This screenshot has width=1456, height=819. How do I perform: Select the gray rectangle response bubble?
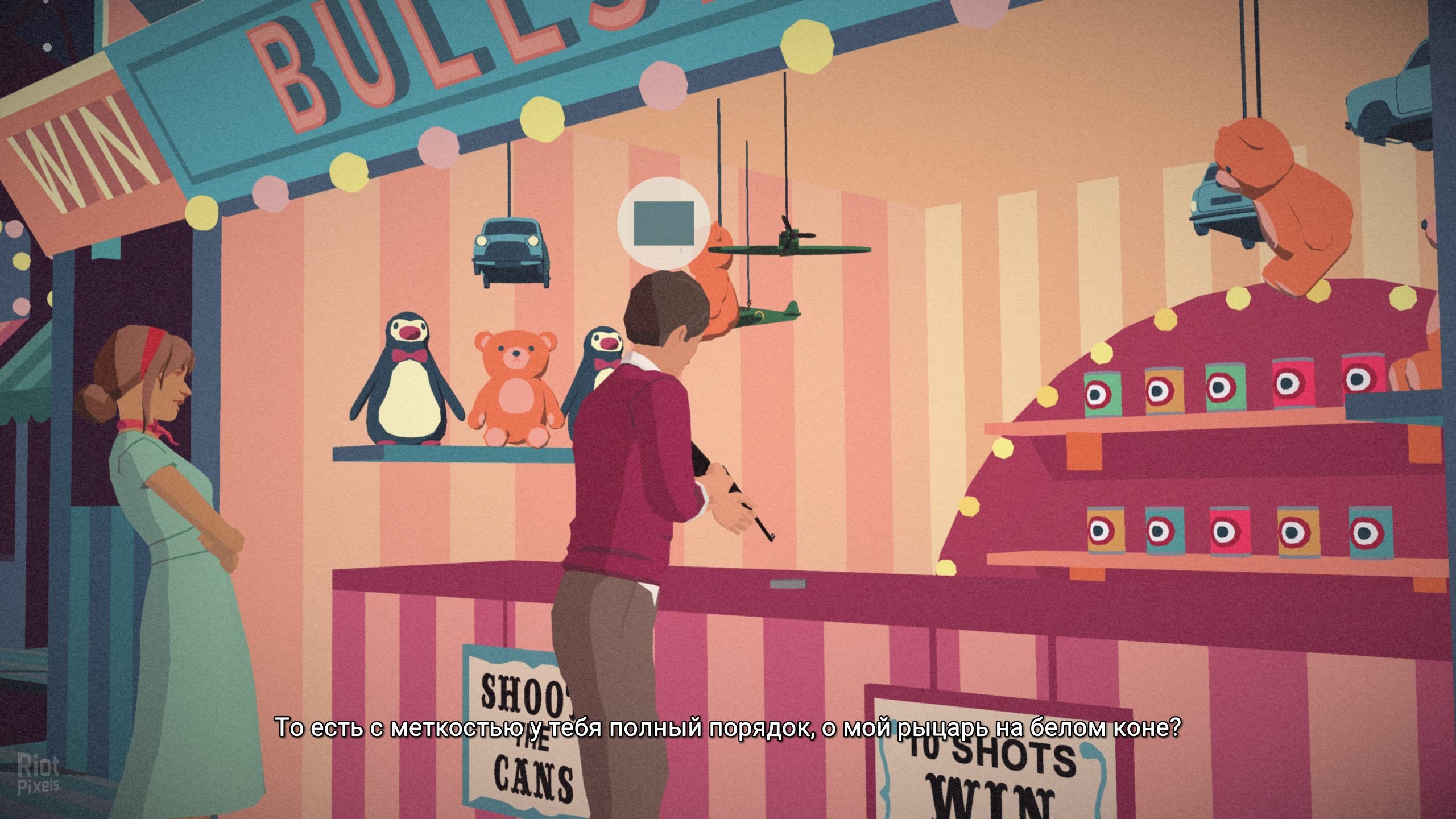pyautogui.click(x=664, y=223)
